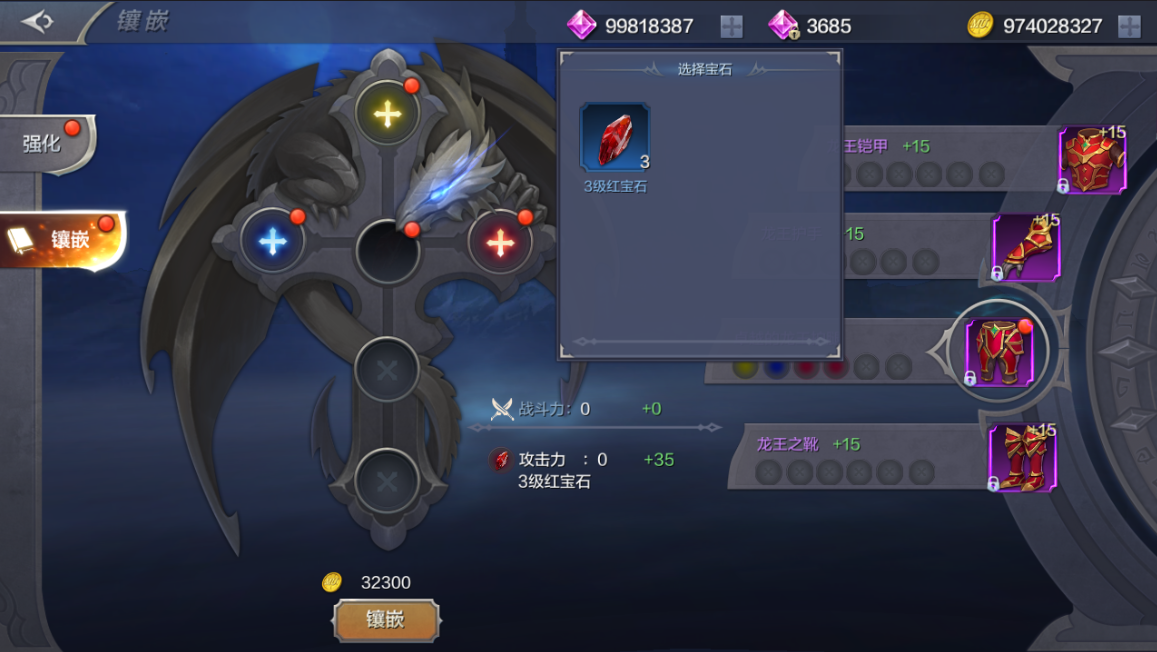Image resolution: width=1157 pixels, height=652 pixels.
Task: Choose the blue gem socket
Action: pyautogui.click(x=272, y=242)
